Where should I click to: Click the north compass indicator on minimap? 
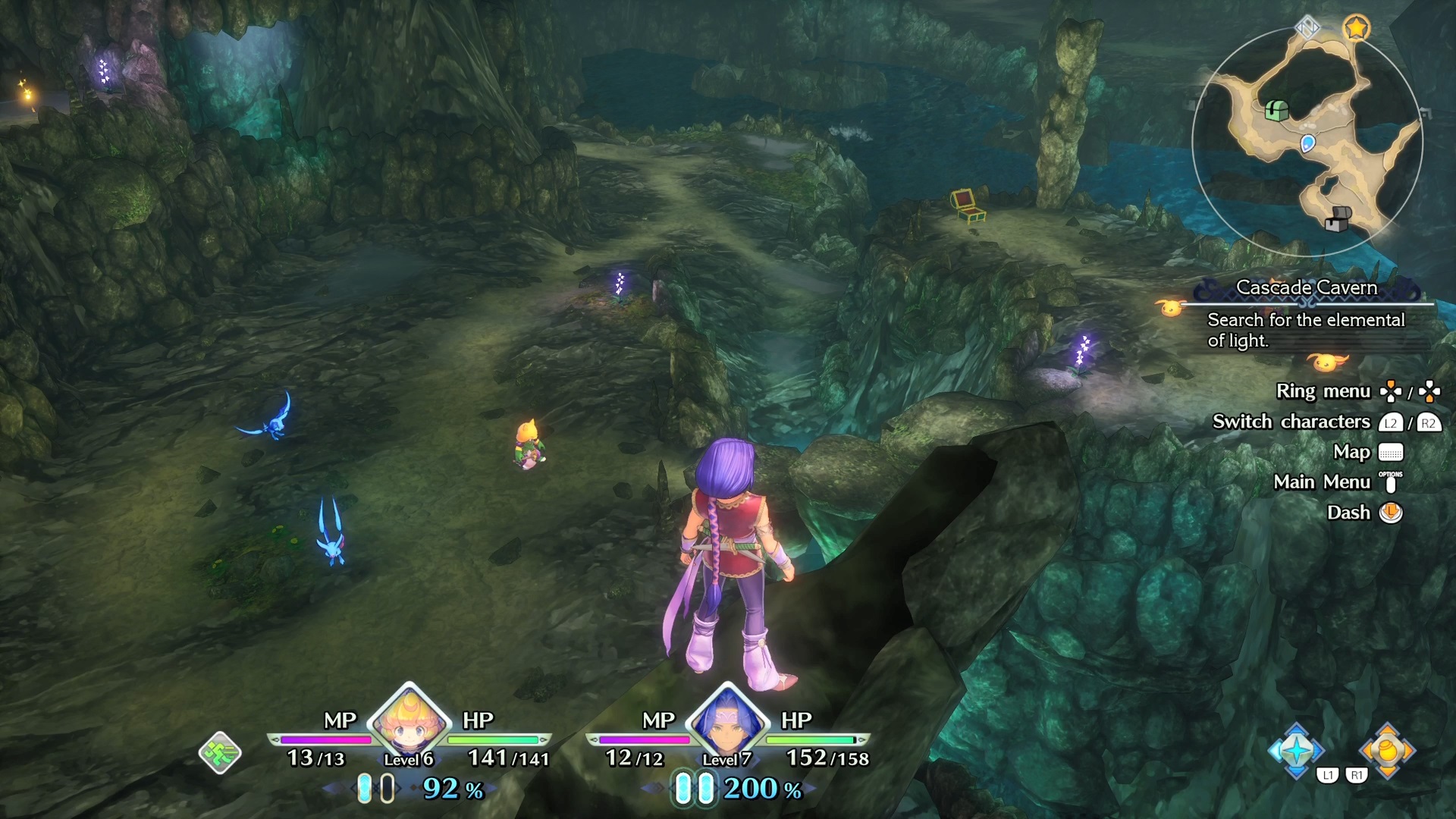coord(1307,29)
